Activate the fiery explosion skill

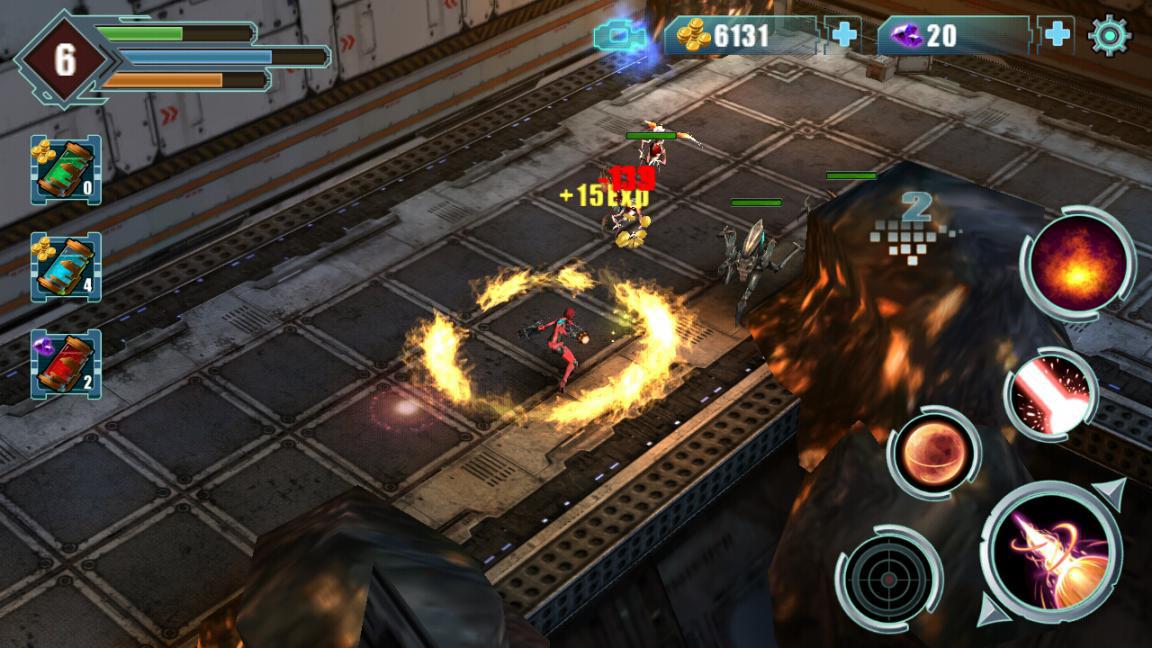click(x=1078, y=263)
